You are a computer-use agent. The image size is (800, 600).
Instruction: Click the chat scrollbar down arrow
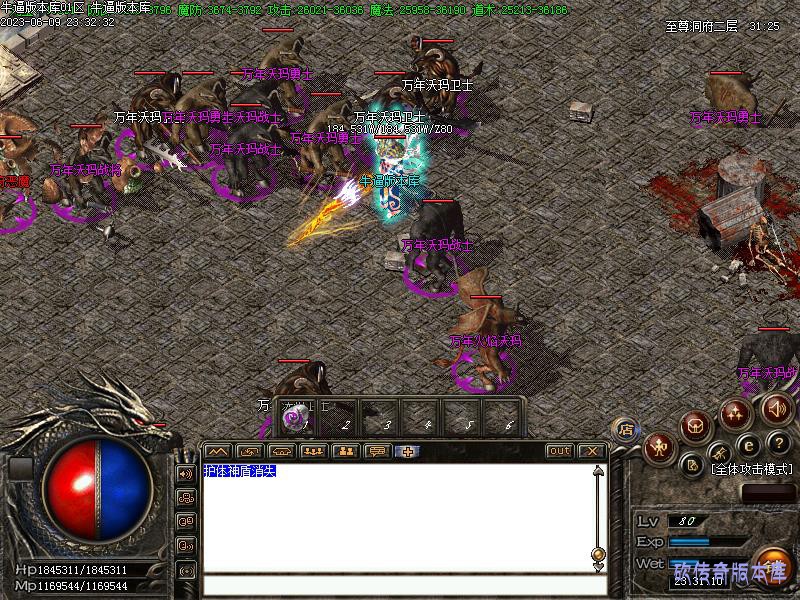coord(598,568)
